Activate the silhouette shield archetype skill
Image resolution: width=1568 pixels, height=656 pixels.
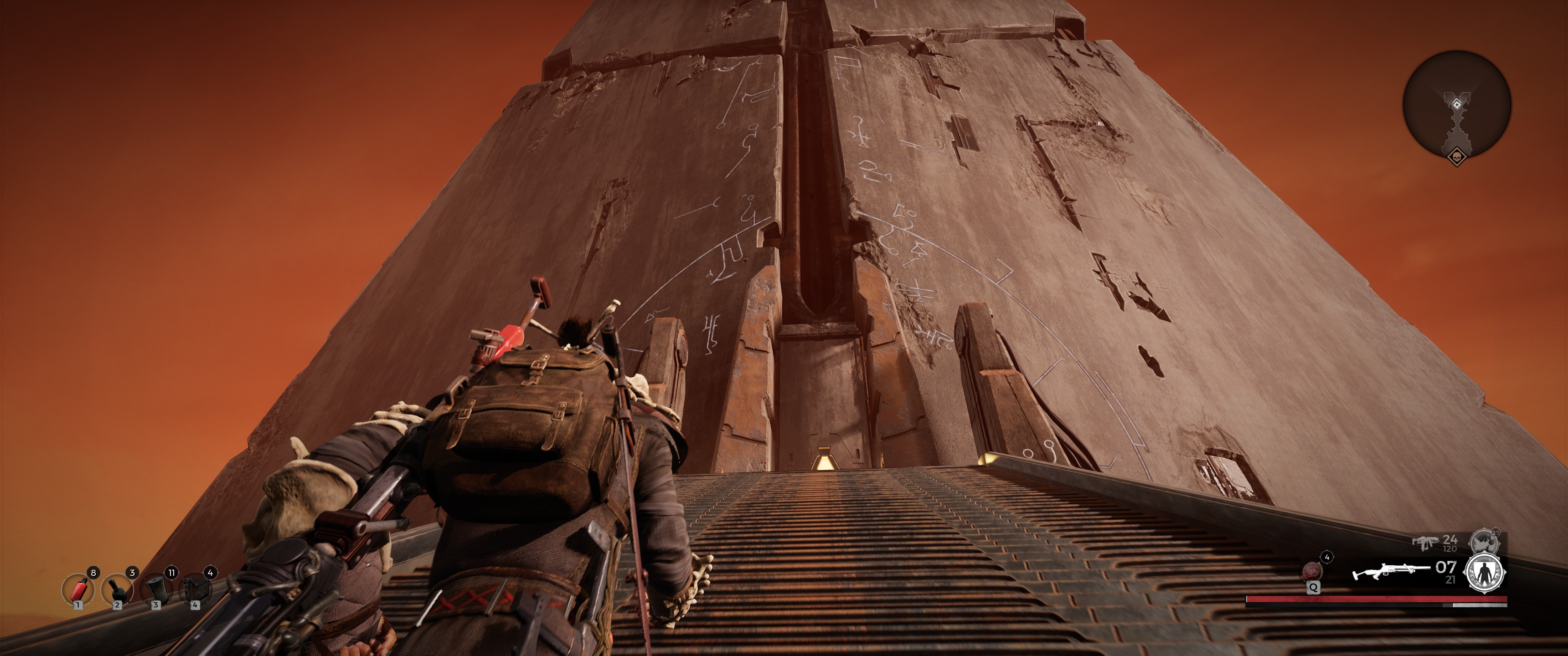point(1485,573)
